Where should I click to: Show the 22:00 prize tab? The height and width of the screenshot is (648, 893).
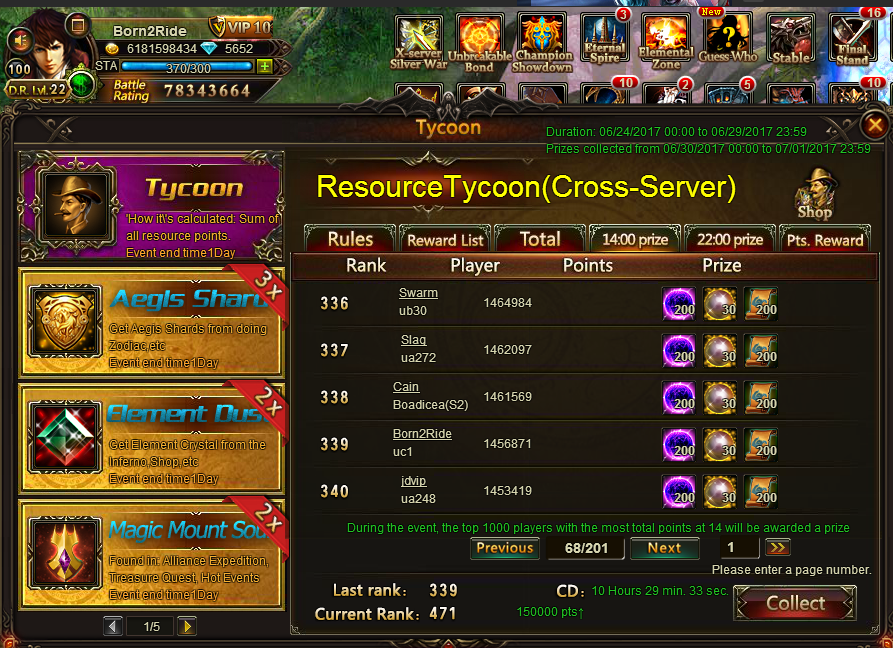[x=729, y=240]
